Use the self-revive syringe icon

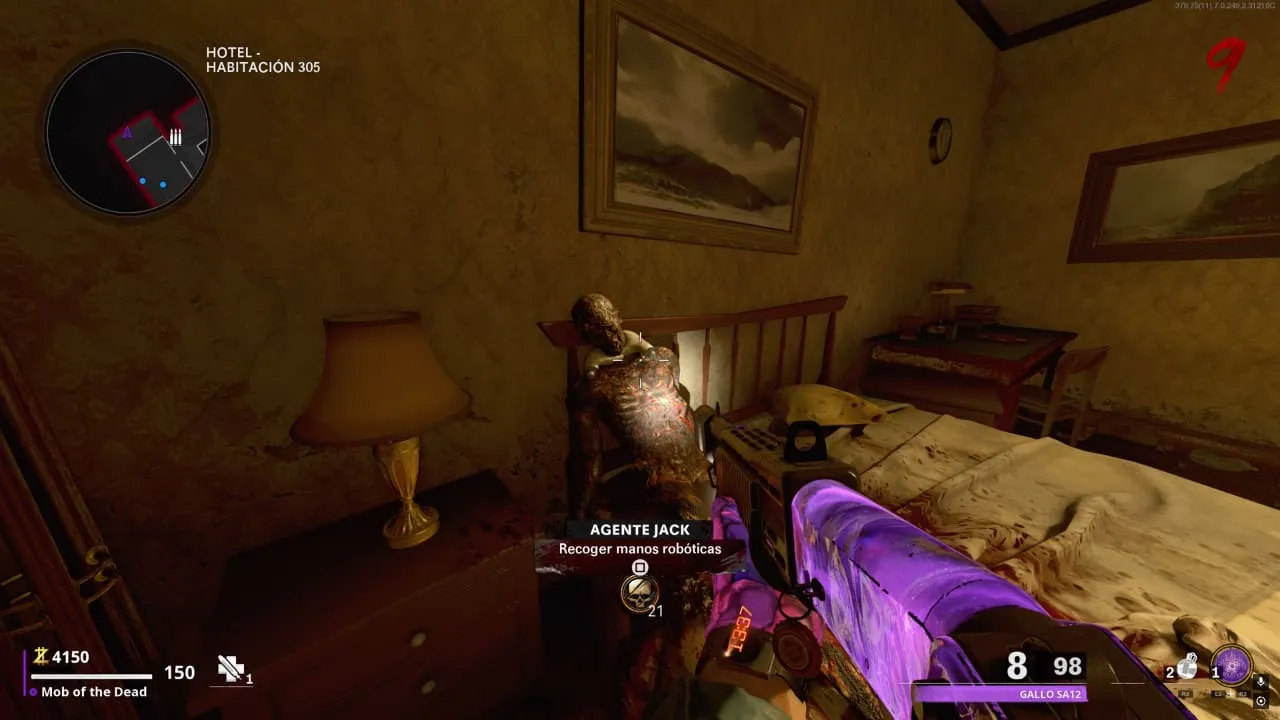click(232, 669)
